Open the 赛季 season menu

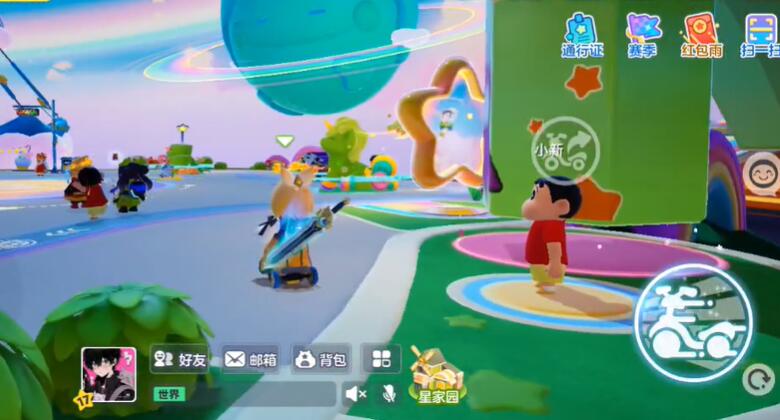(x=642, y=34)
